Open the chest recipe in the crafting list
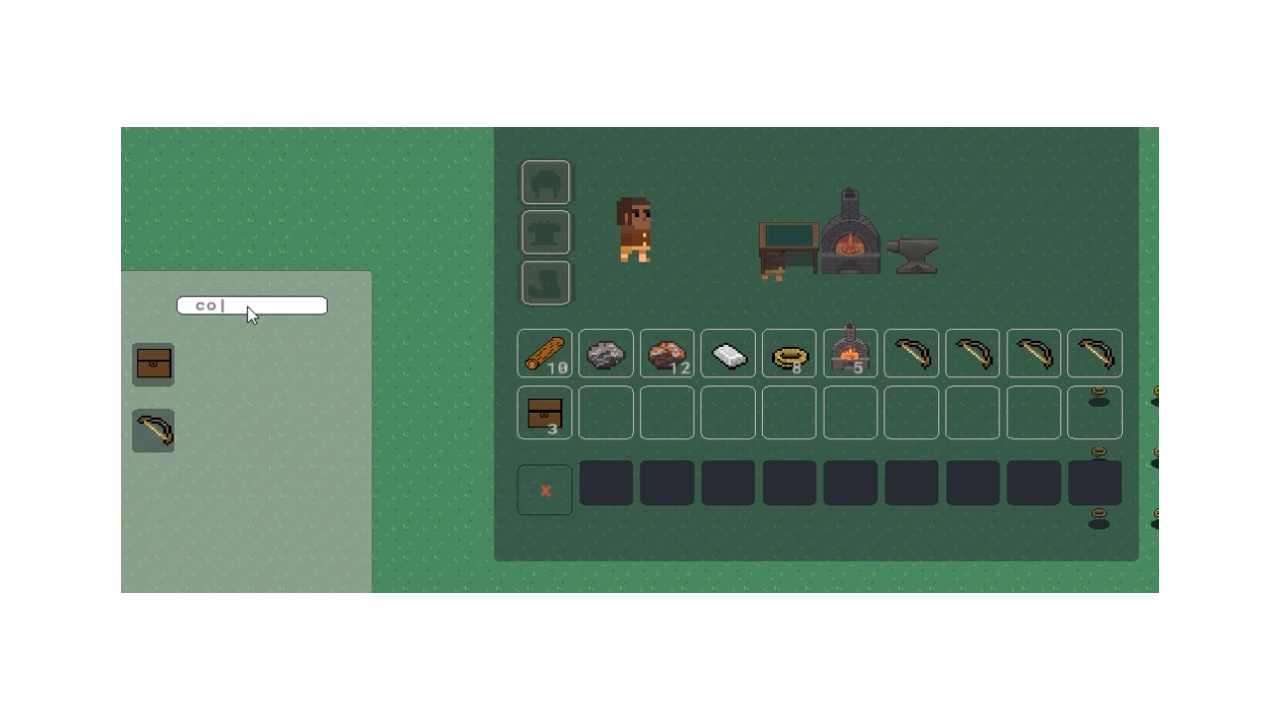This screenshot has width=1280, height=720. tap(153, 363)
